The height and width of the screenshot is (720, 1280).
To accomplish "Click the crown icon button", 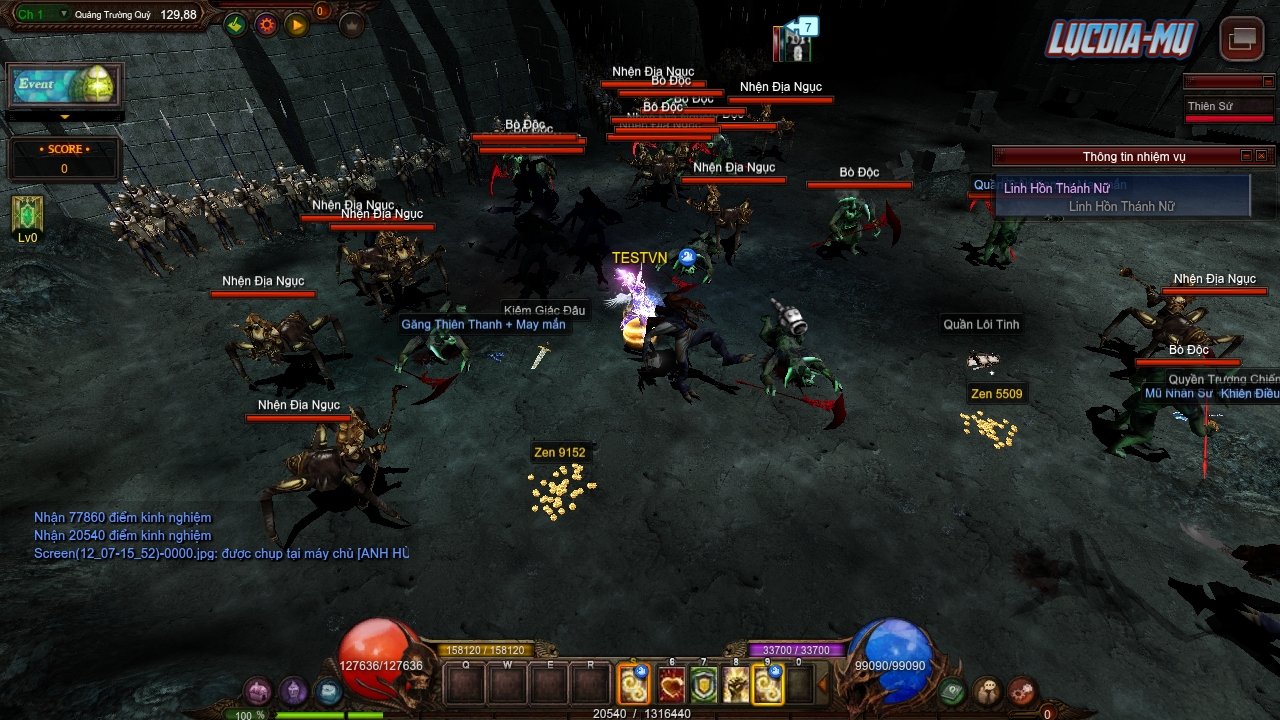I will click(351, 25).
